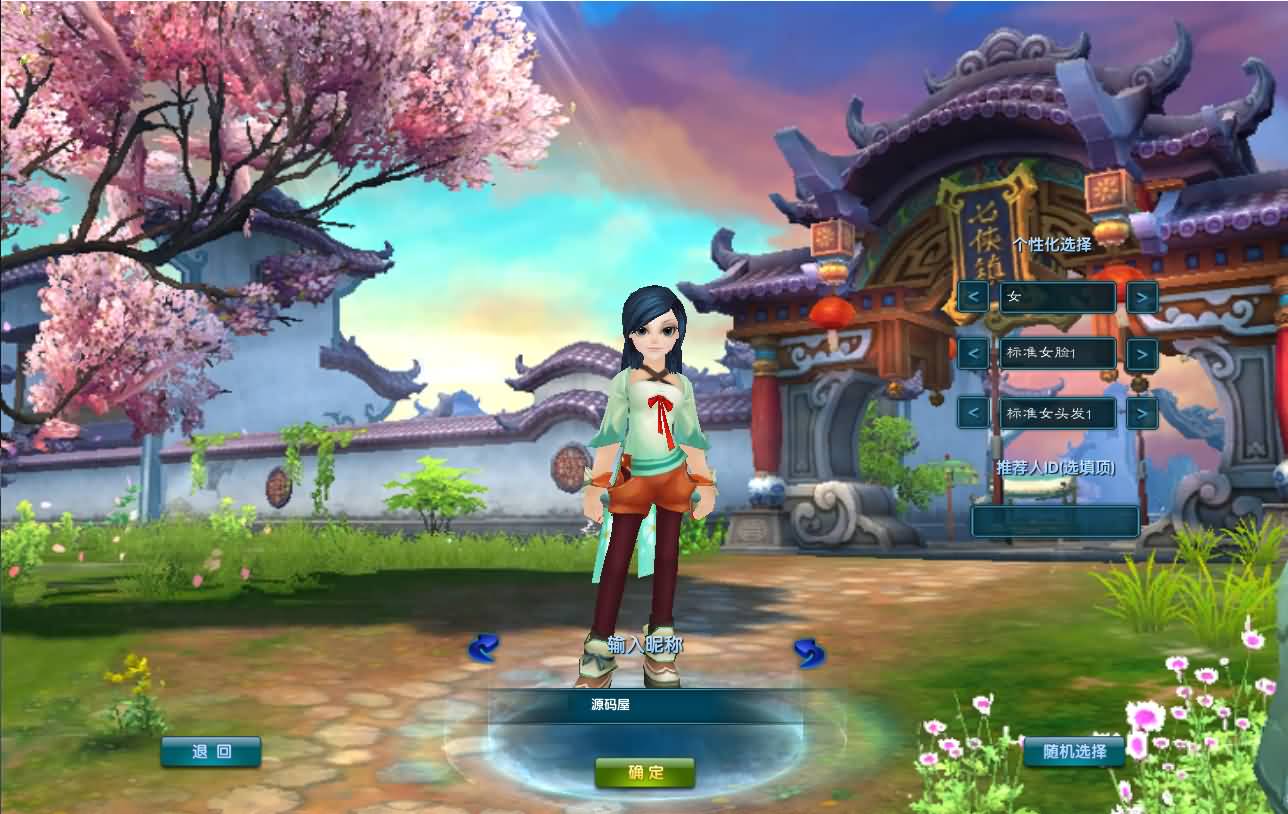Rotate character with the left blue arrow
Image resolution: width=1288 pixels, height=814 pixels.
click(483, 648)
